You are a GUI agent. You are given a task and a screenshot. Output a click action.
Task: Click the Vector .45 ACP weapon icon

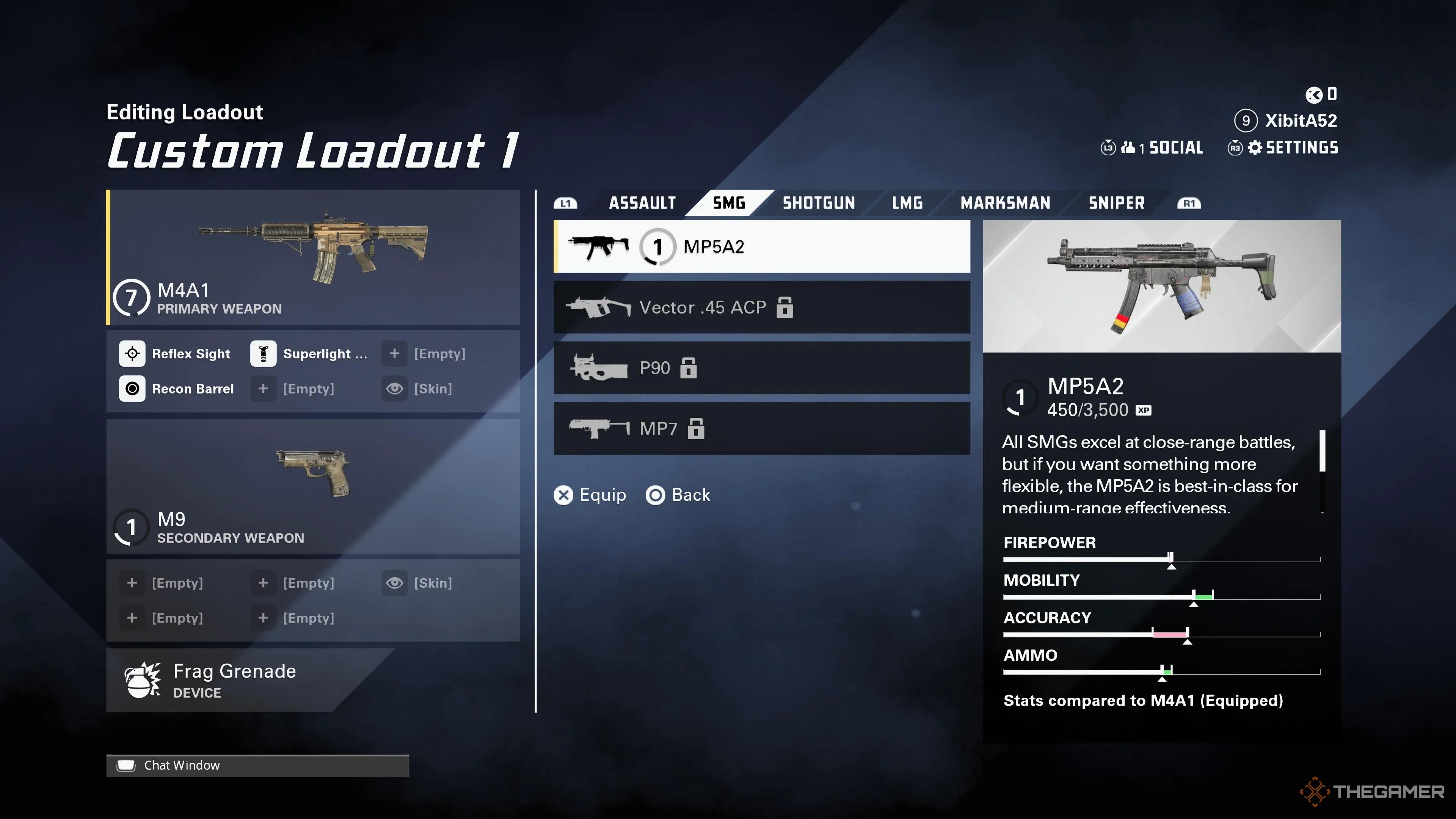(x=599, y=307)
